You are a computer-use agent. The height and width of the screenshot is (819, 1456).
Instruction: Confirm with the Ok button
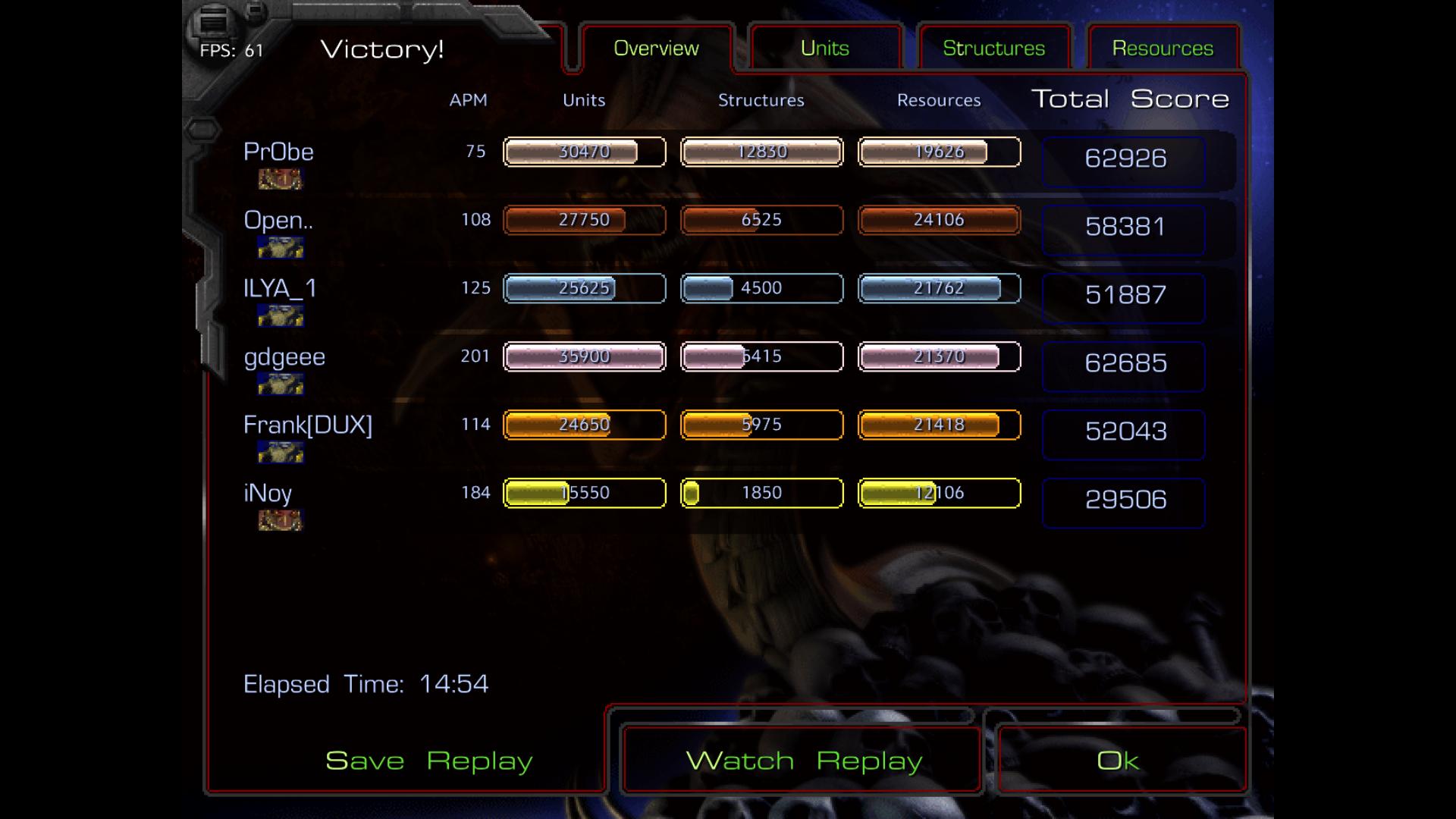click(1118, 761)
